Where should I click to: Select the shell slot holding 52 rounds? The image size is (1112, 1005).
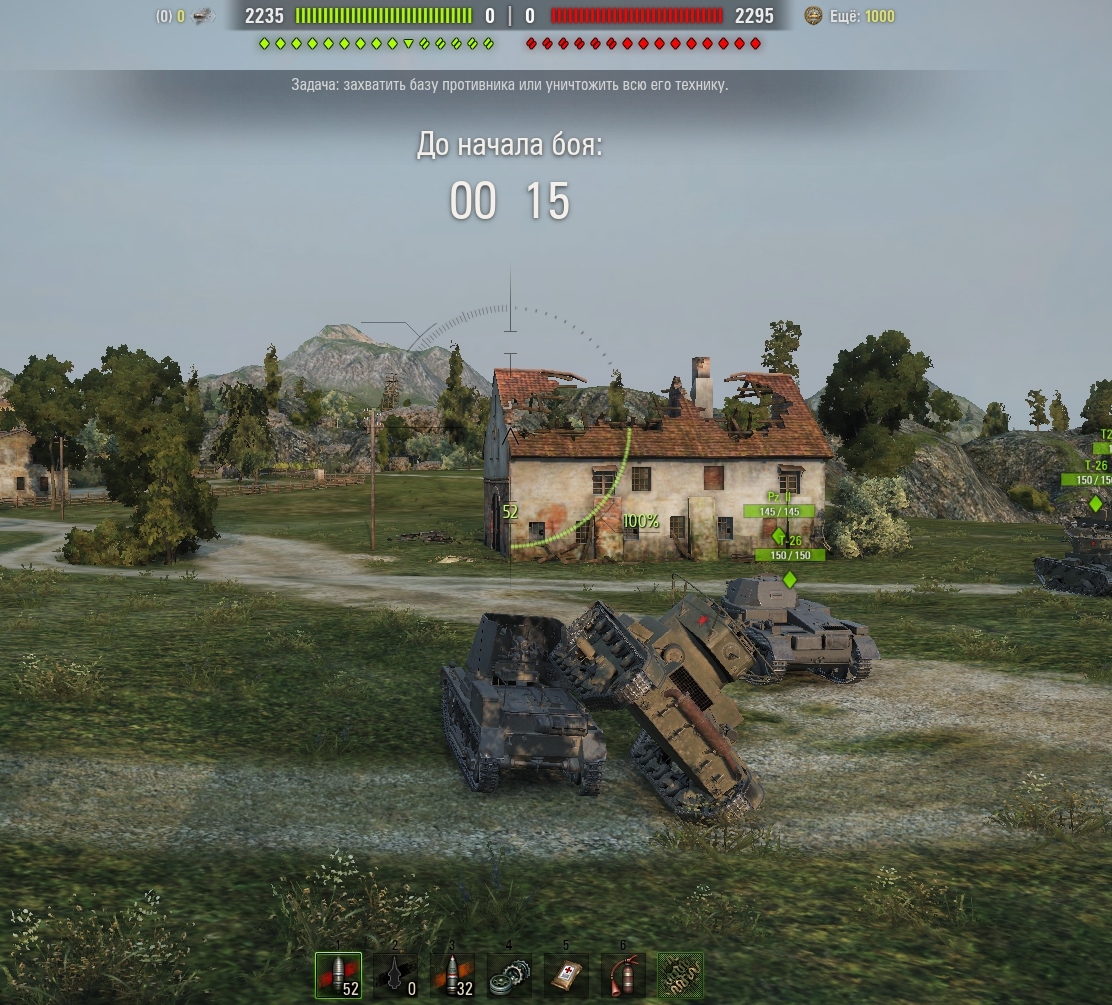338,975
